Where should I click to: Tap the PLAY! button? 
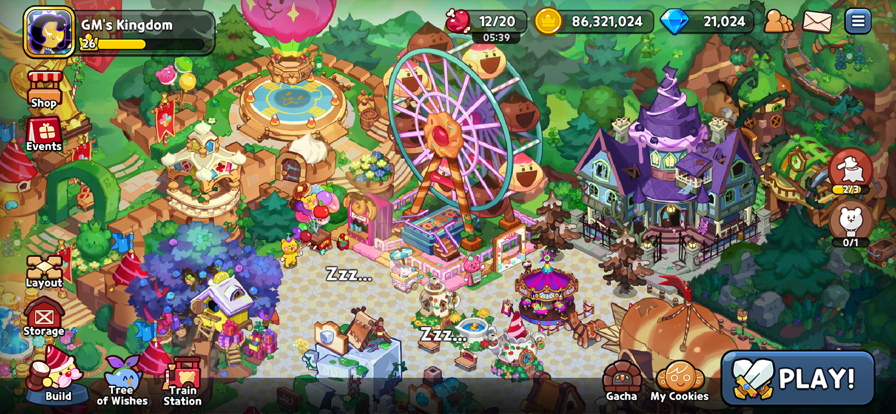[x=797, y=378]
